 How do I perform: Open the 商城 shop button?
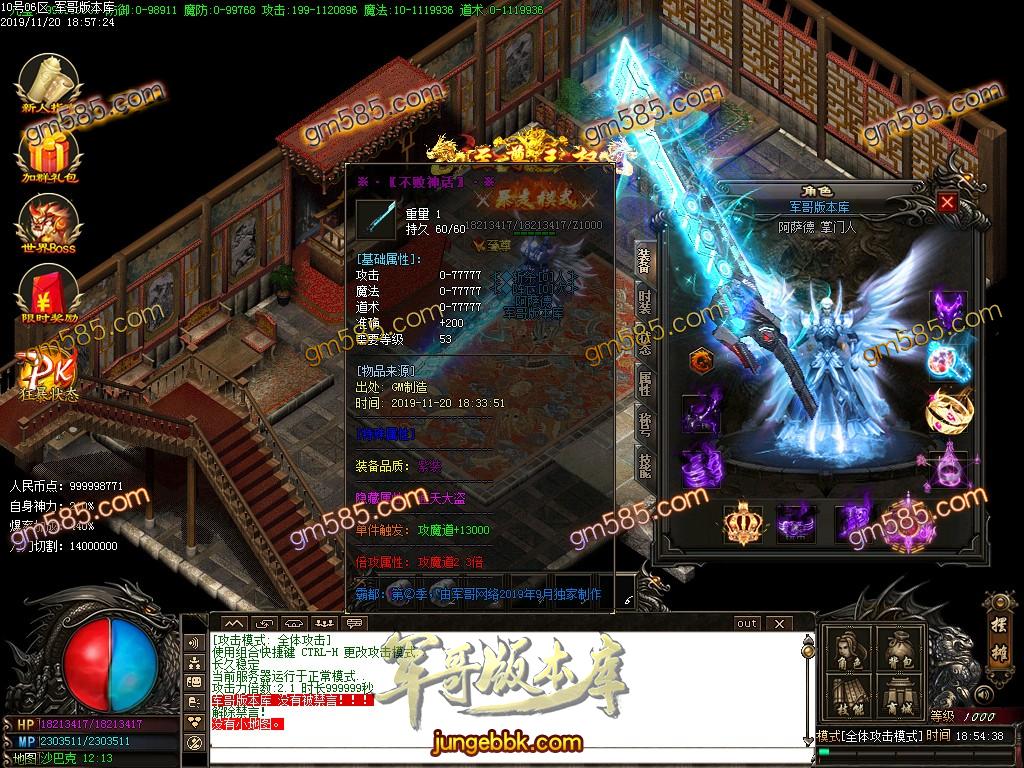898,698
